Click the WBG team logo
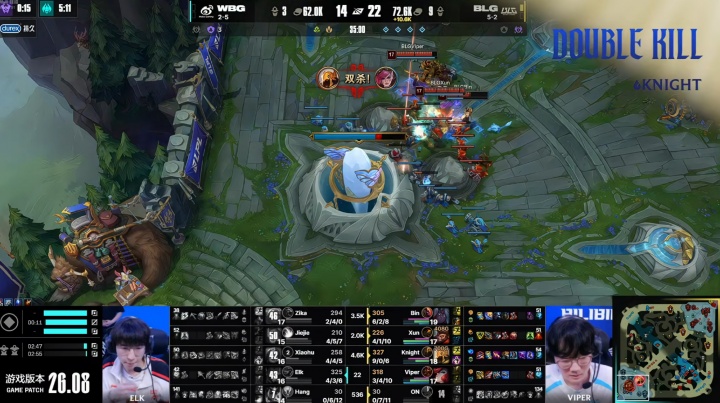Viewport: 720px width, 403px height. tap(206, 12)
